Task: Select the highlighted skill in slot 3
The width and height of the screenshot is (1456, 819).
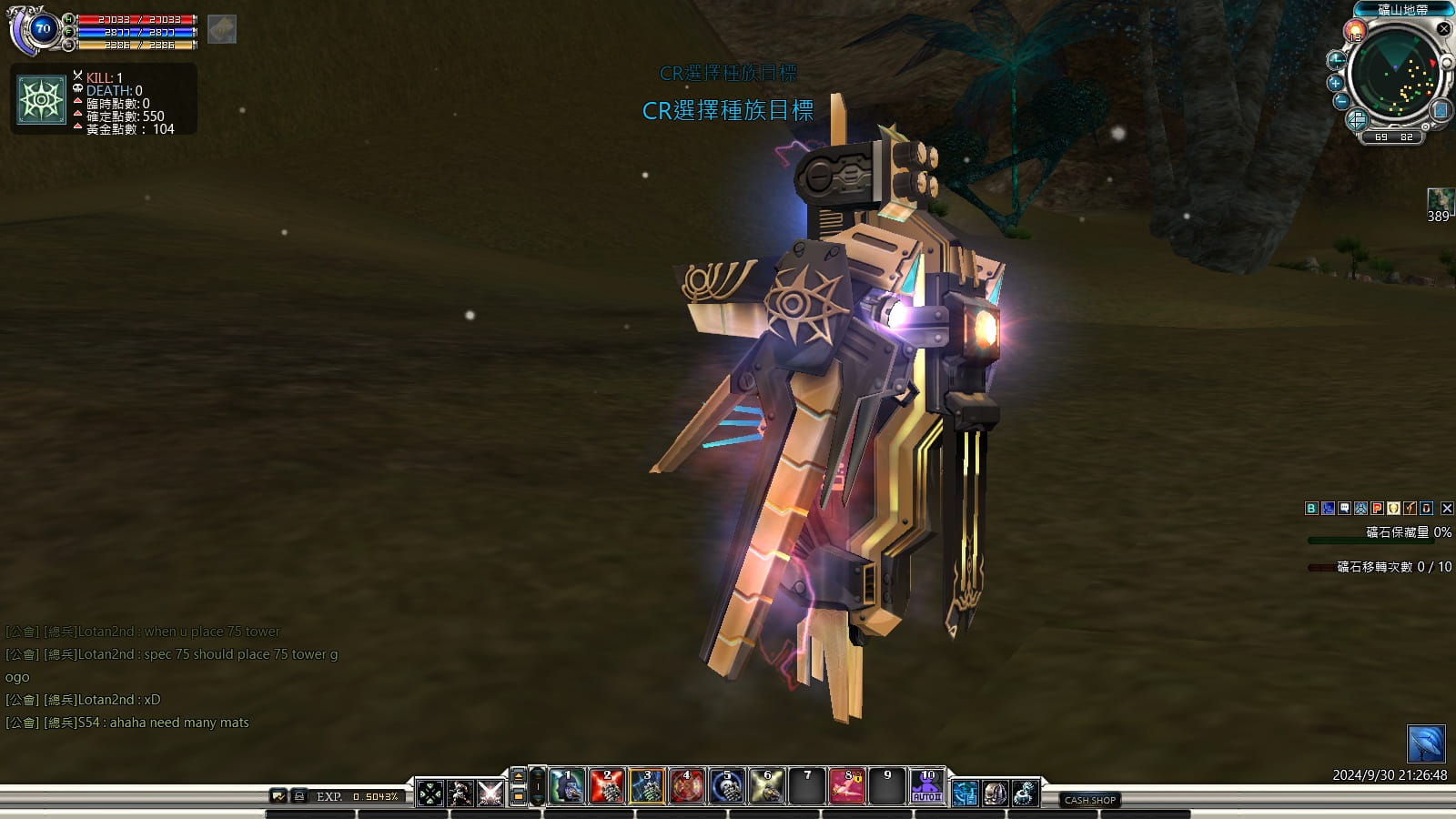Action: point(647,787)
